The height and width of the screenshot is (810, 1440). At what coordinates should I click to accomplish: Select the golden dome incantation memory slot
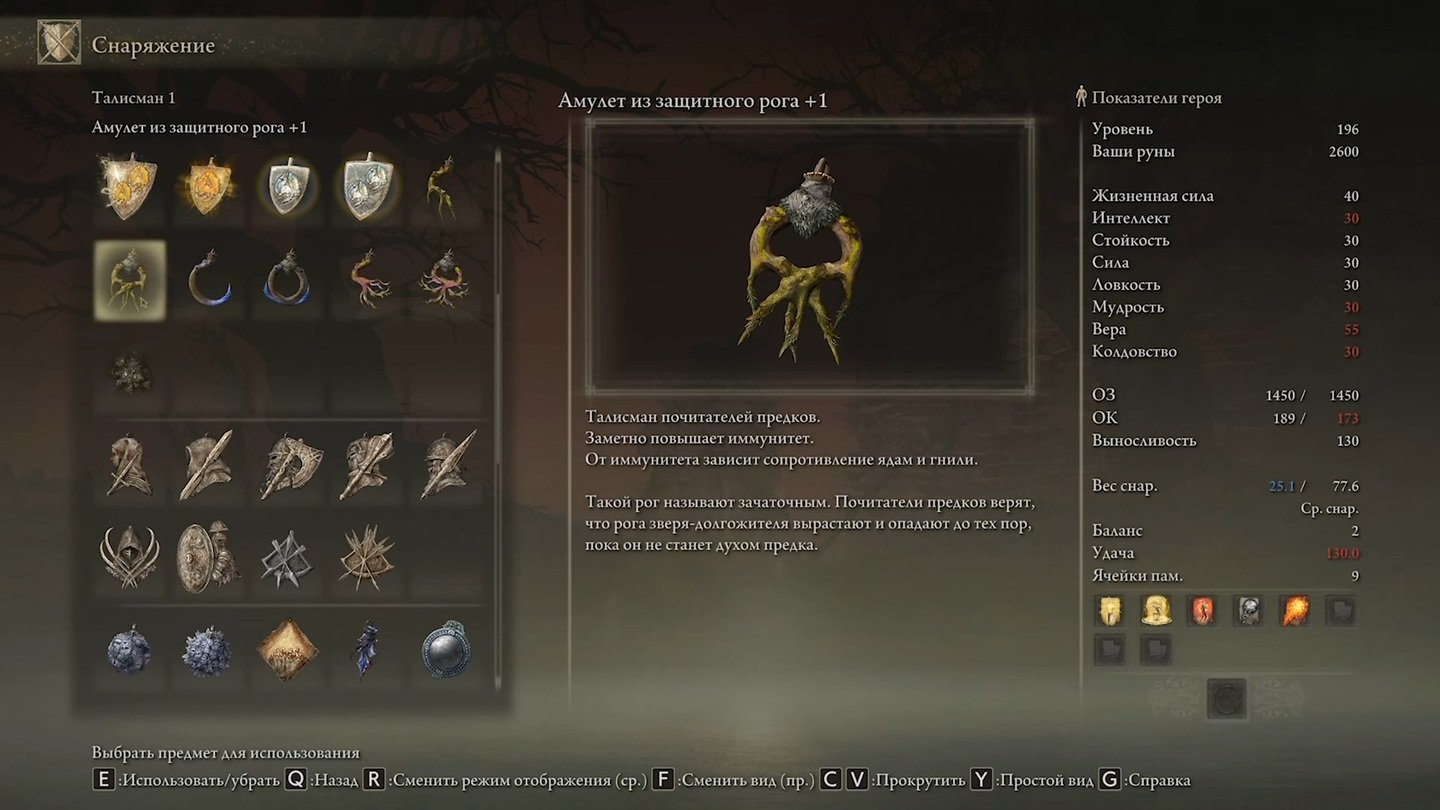click(x=1156, y=610)
